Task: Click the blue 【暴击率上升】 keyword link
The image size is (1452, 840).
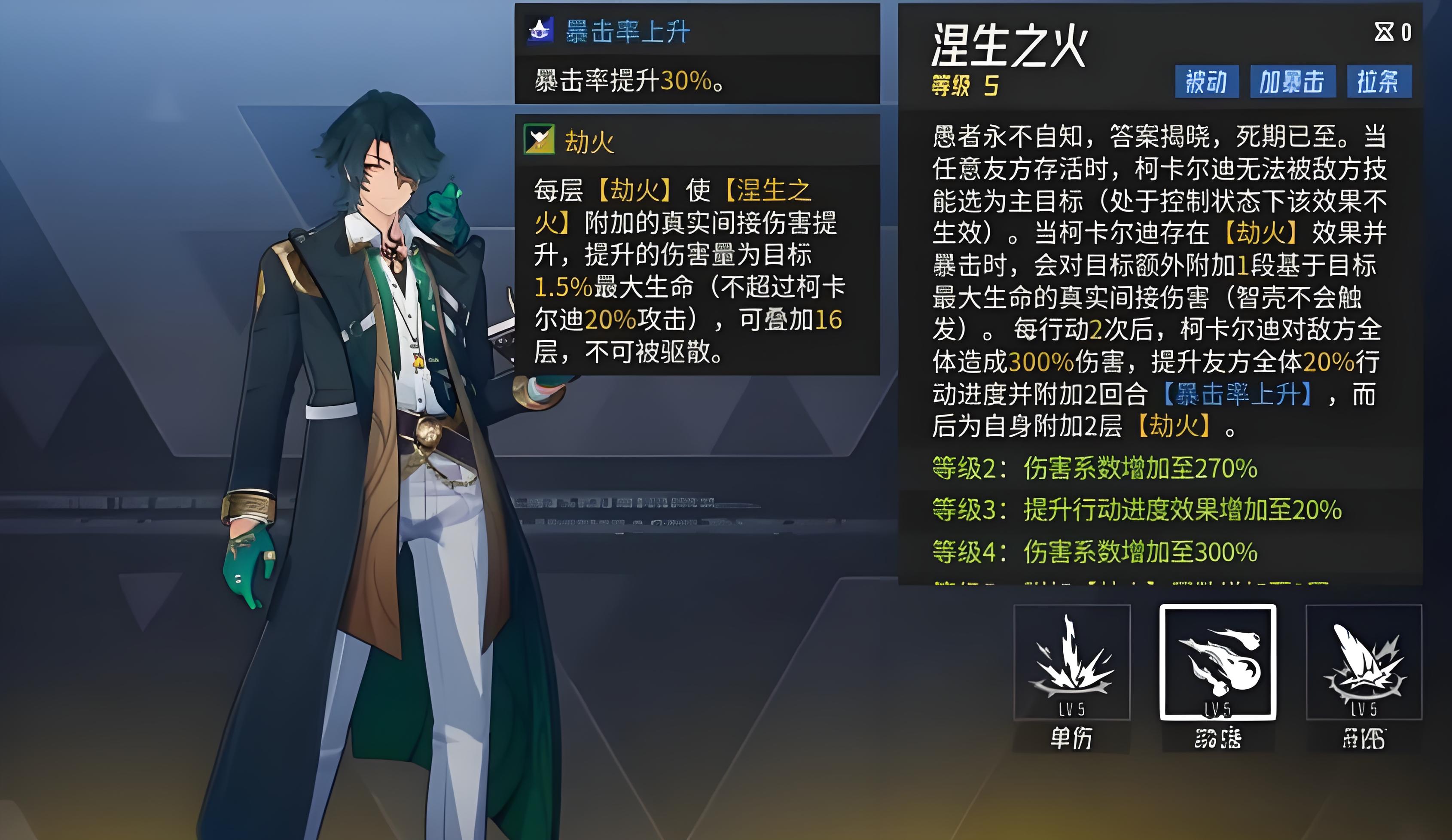Action: click(1237, 395)
